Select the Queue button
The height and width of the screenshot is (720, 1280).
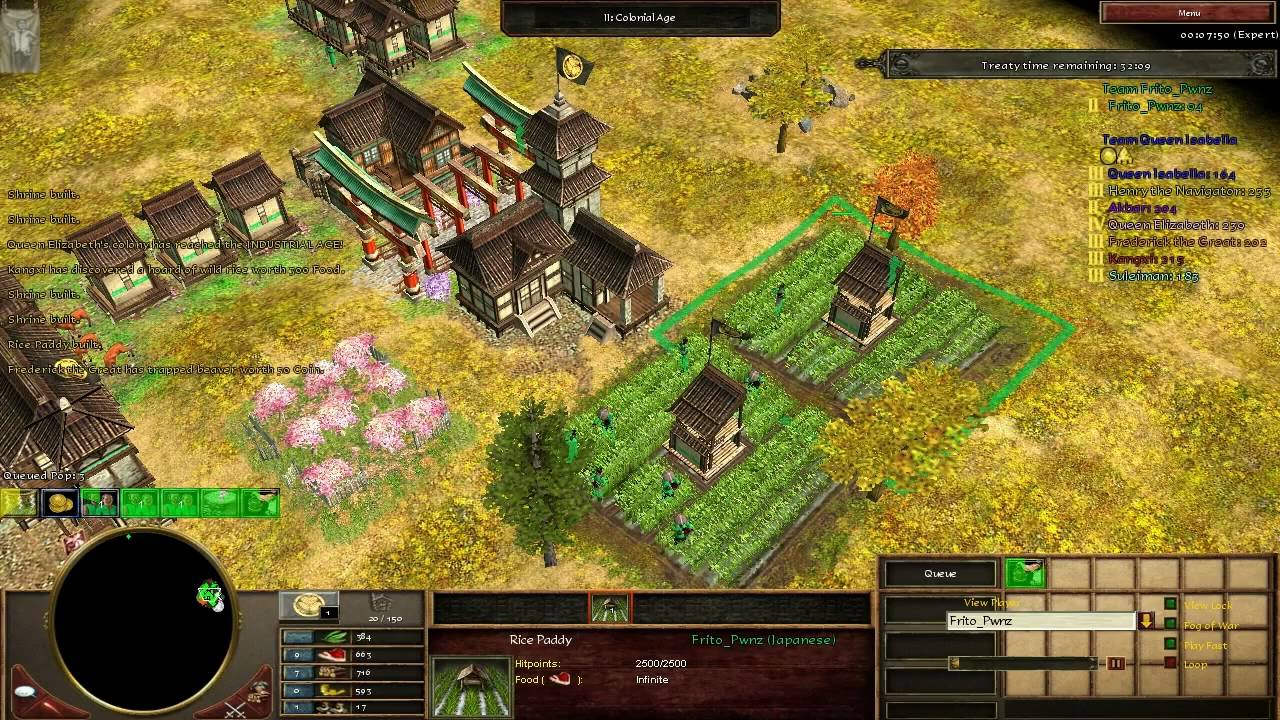click(x=940, y=574)
